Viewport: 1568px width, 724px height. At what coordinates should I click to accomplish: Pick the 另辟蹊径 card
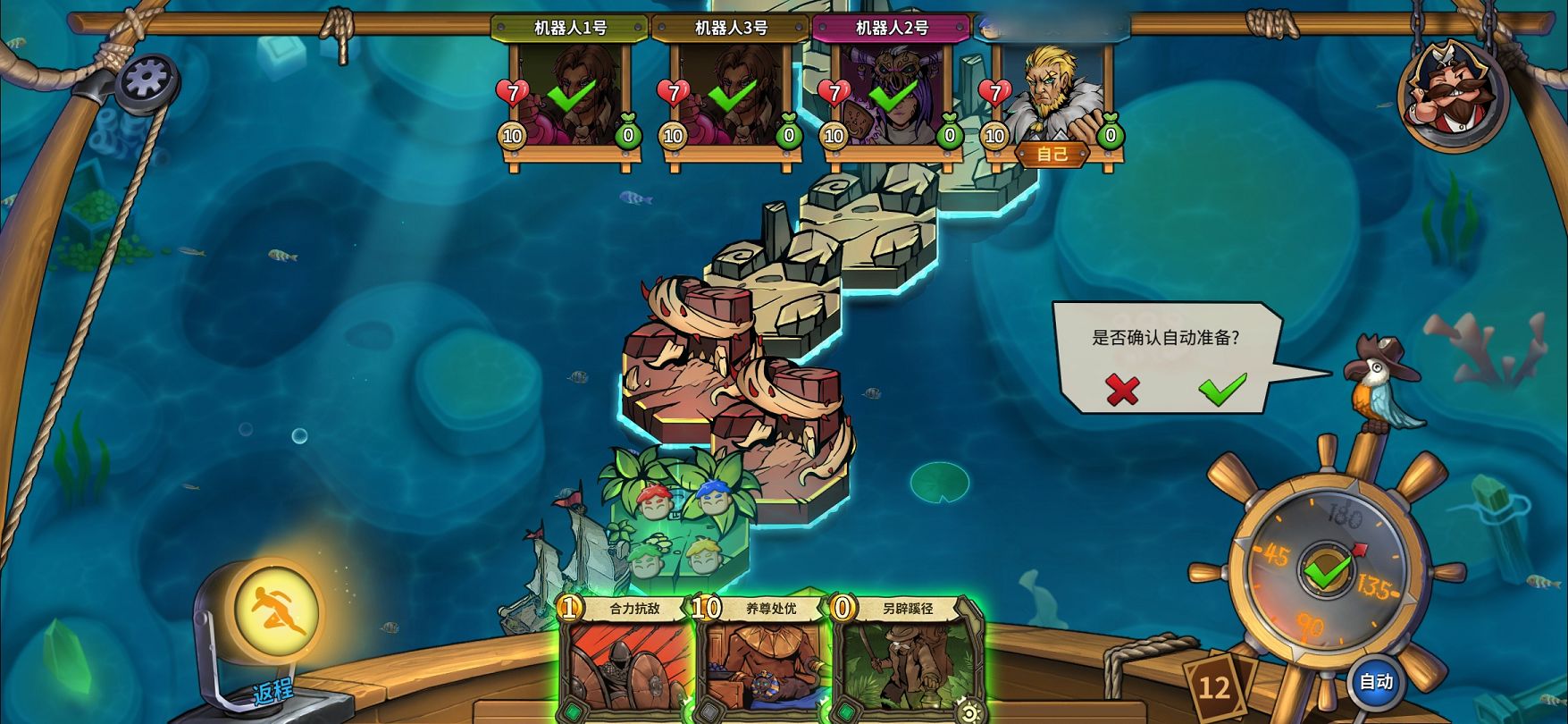pyautogui.click(x=904, y=661)
